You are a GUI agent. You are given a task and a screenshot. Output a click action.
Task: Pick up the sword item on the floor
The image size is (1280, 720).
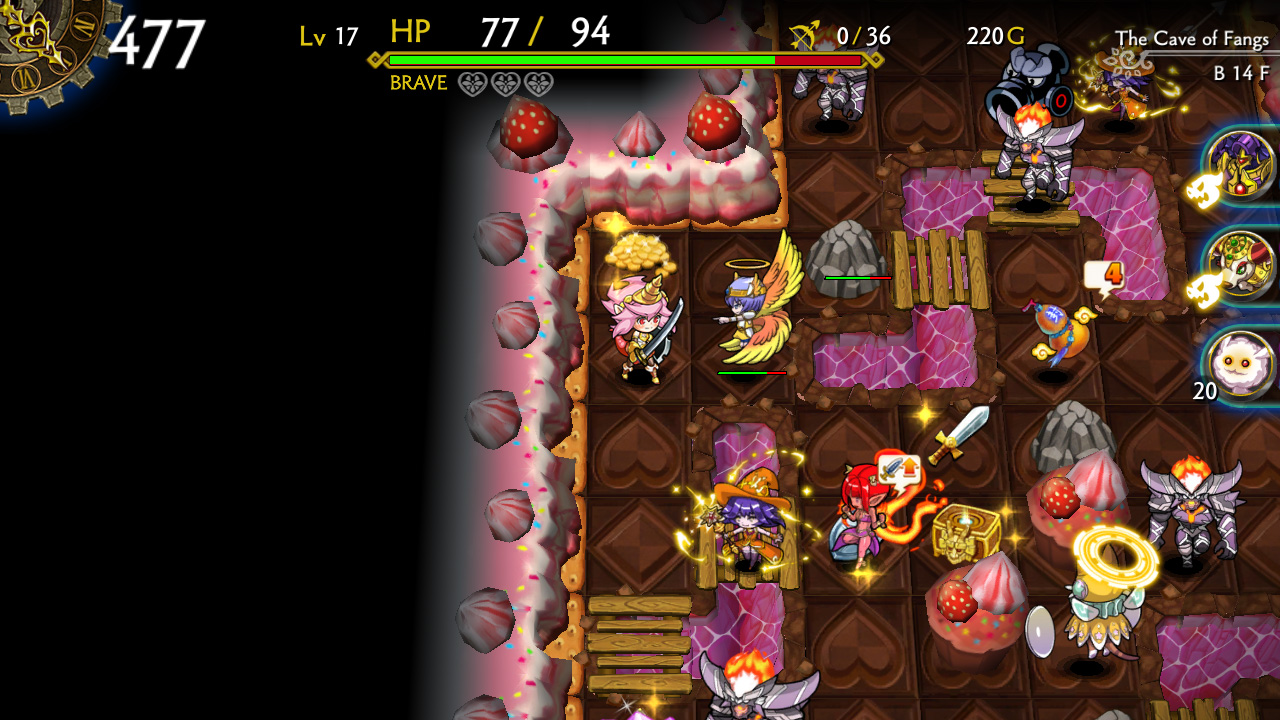coord(958,435)
